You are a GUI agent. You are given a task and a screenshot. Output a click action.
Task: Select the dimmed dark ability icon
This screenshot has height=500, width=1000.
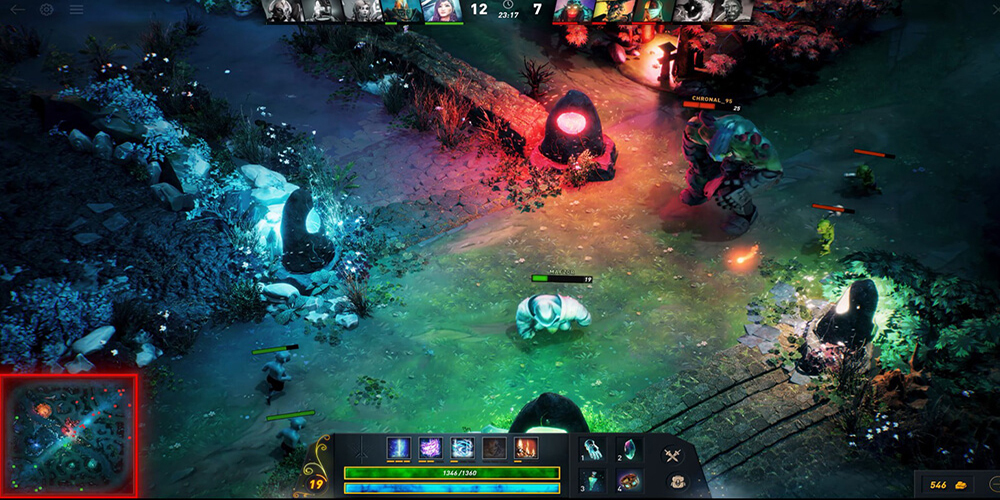[494, 448]
